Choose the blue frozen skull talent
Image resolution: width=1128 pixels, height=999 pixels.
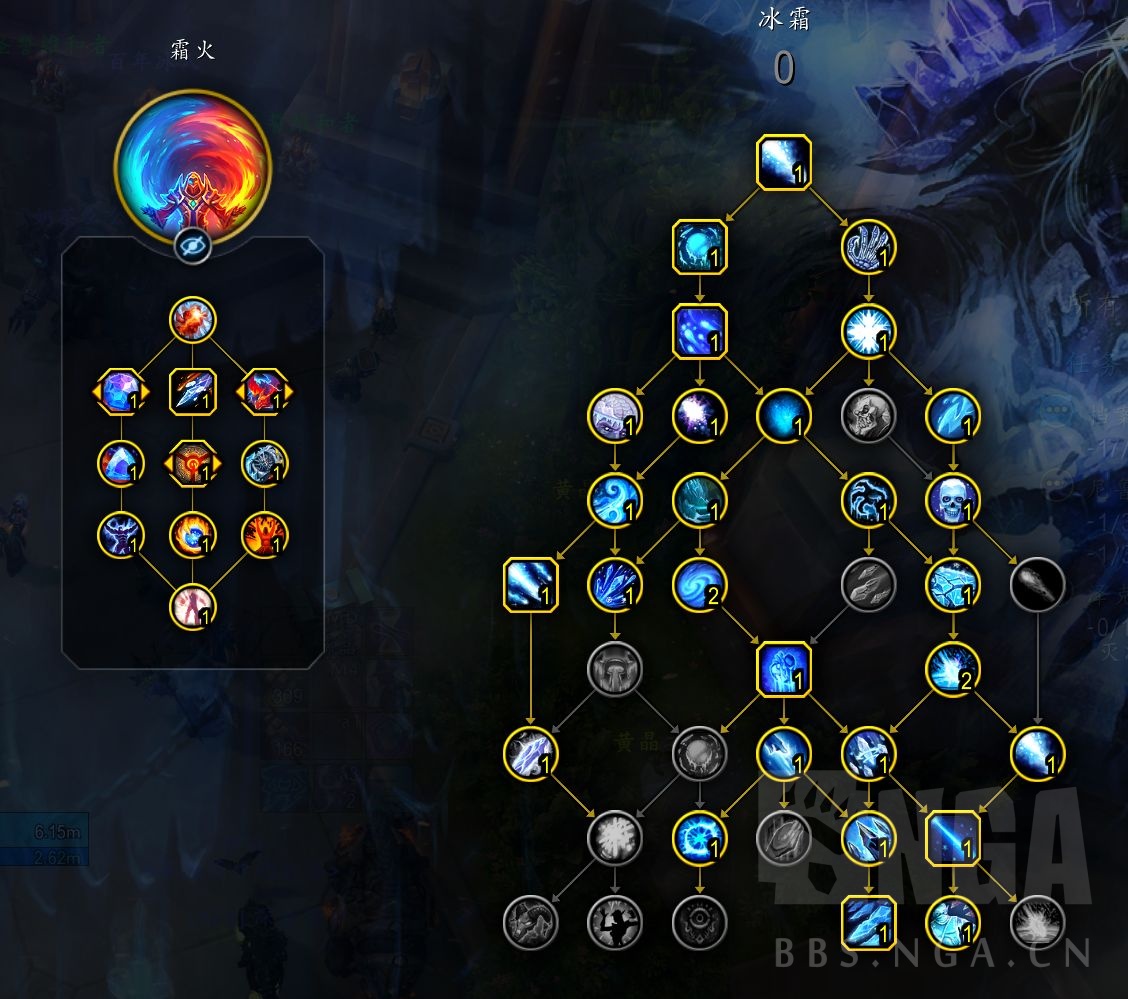(953, 500)
